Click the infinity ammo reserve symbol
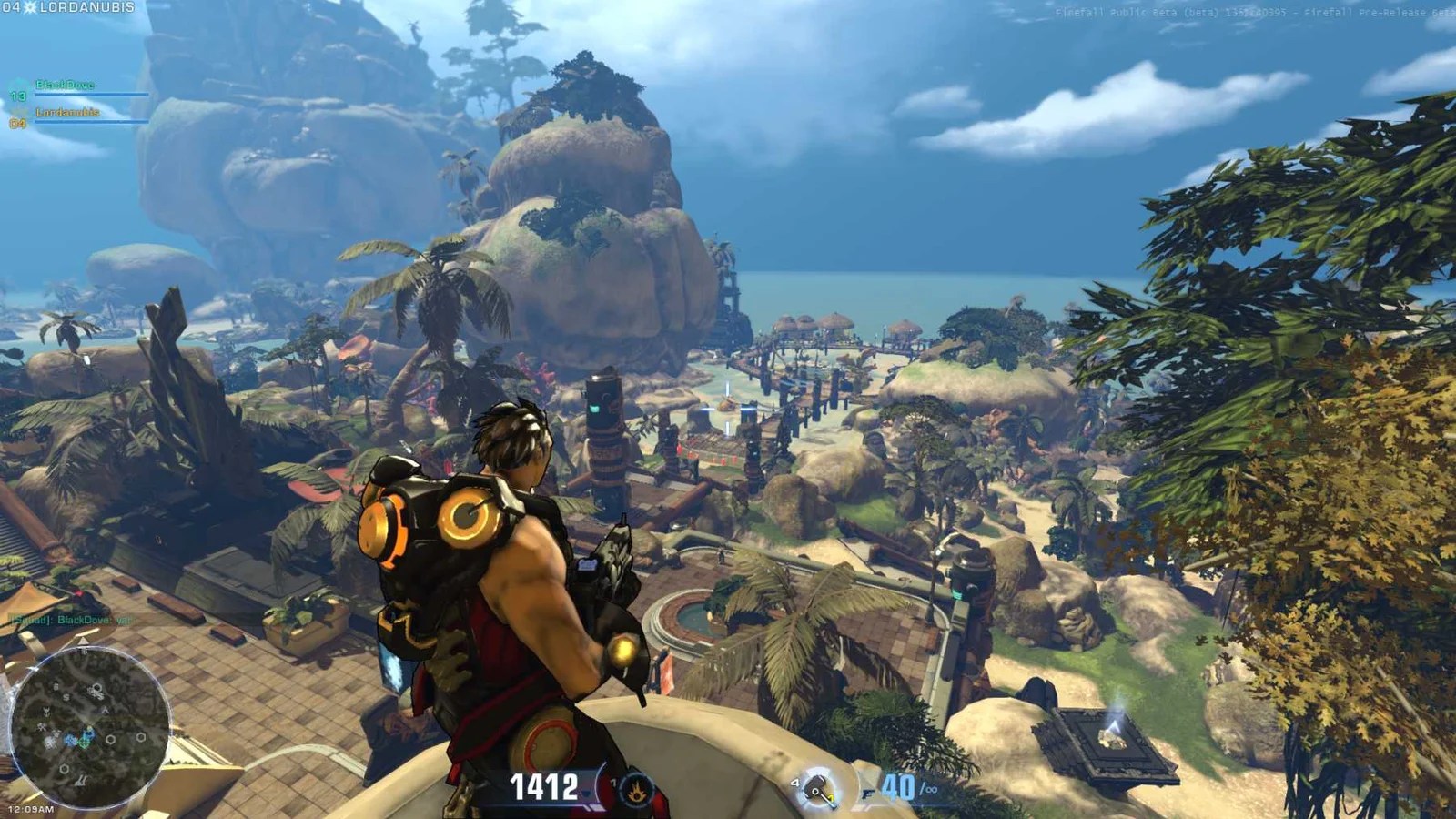 click(x=932, y=788)
